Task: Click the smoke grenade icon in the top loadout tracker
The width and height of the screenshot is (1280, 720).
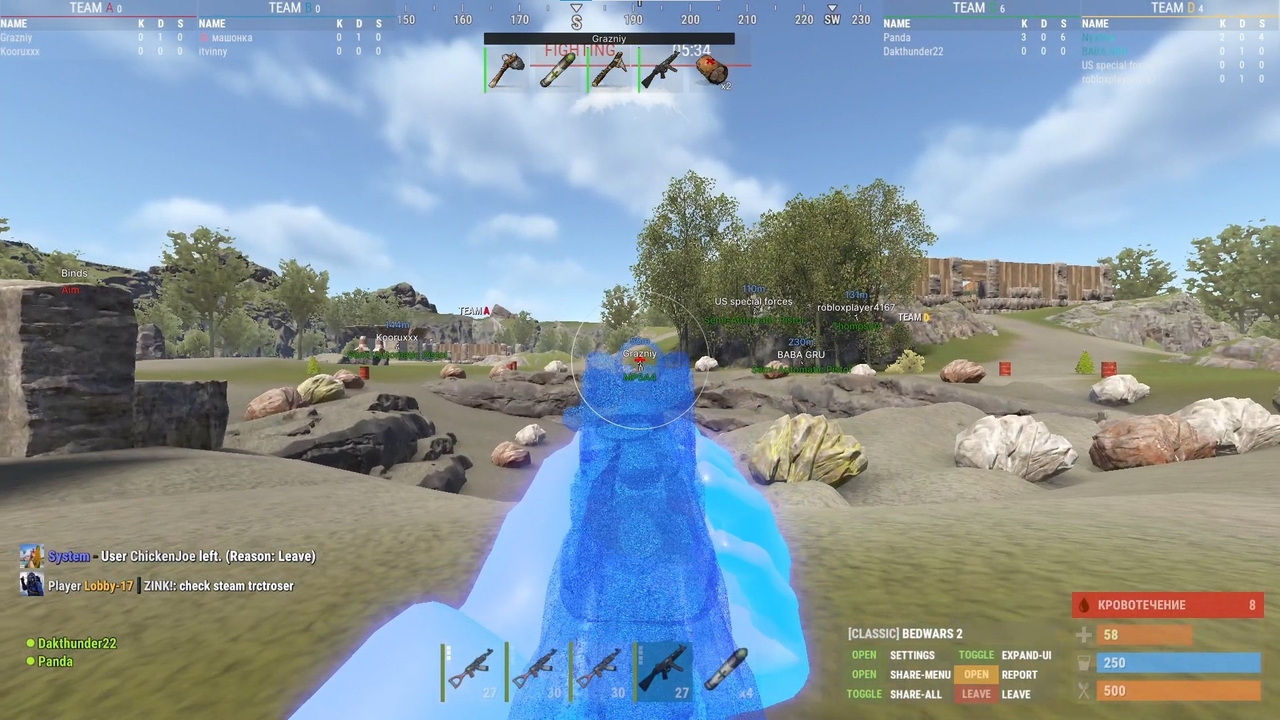Action: pos(558,68)
